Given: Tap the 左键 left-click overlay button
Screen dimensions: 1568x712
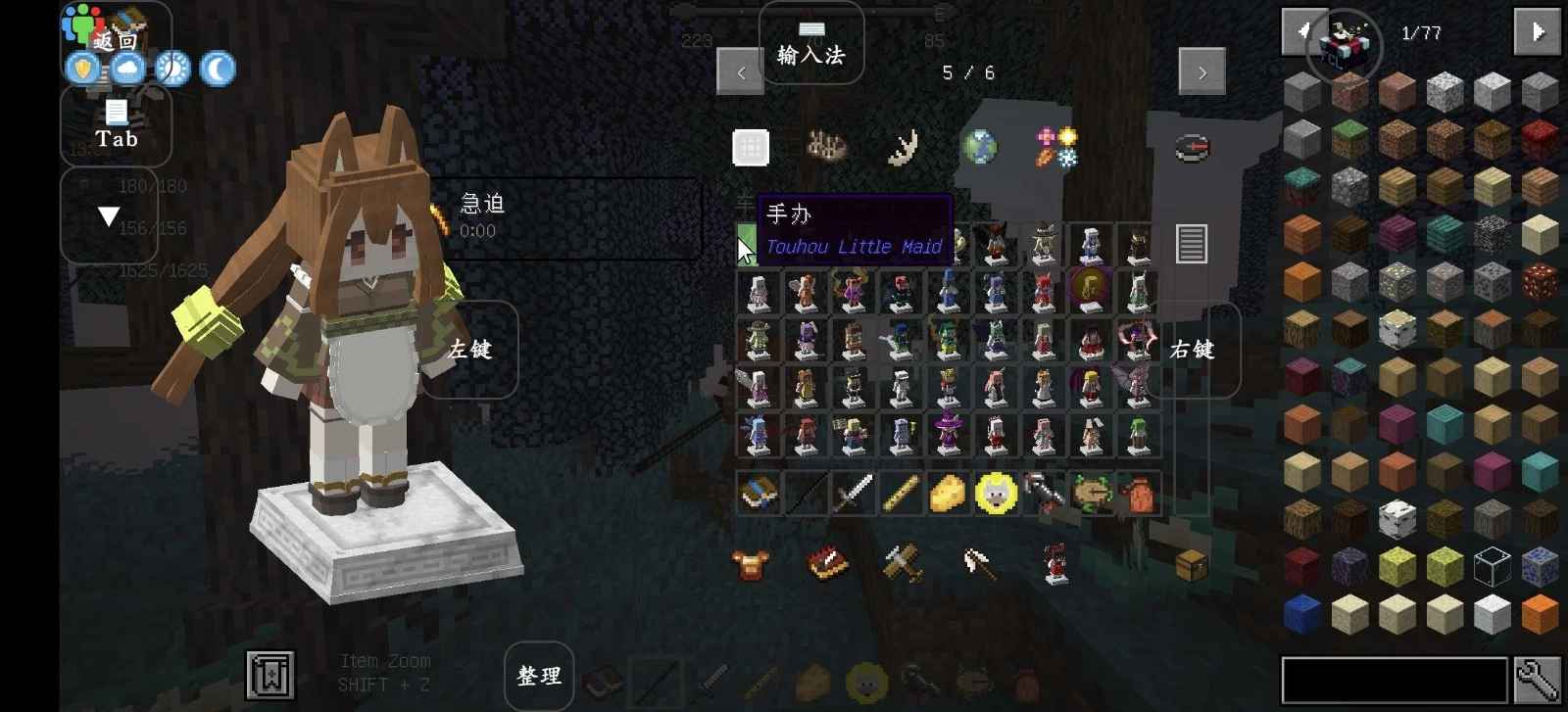Looking at the screenshot, I should pos(469,350).
